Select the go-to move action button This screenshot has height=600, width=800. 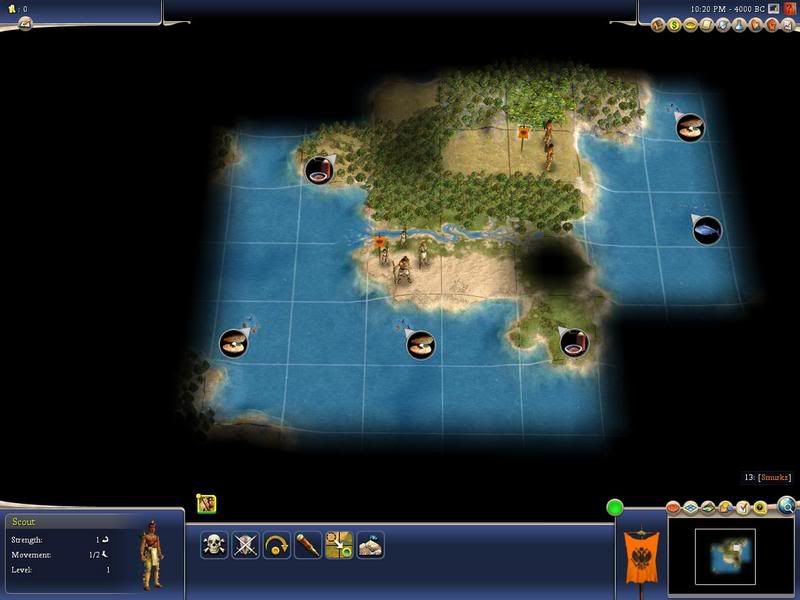click(339, 545)
